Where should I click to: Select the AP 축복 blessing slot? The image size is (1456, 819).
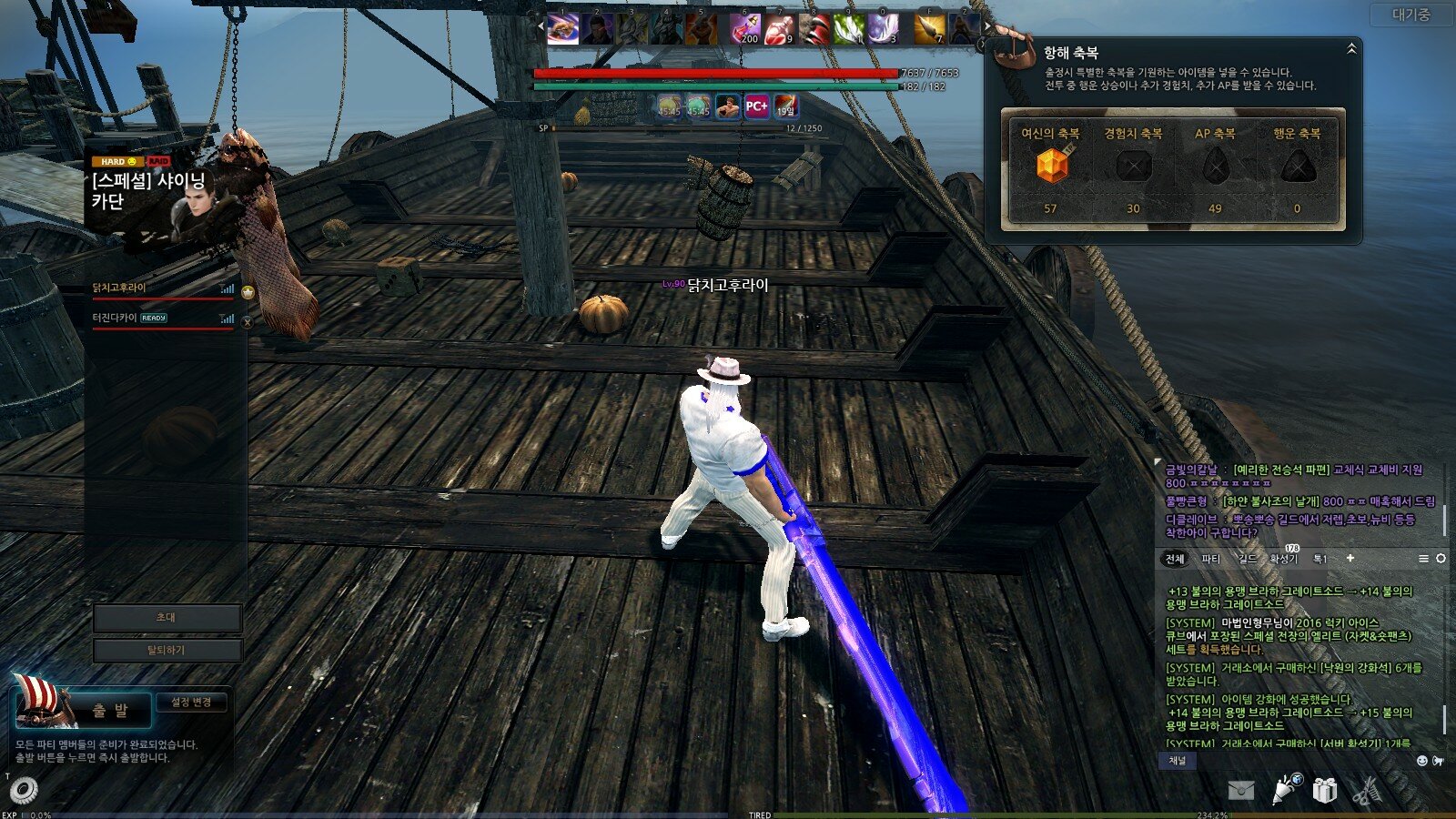1215,167
